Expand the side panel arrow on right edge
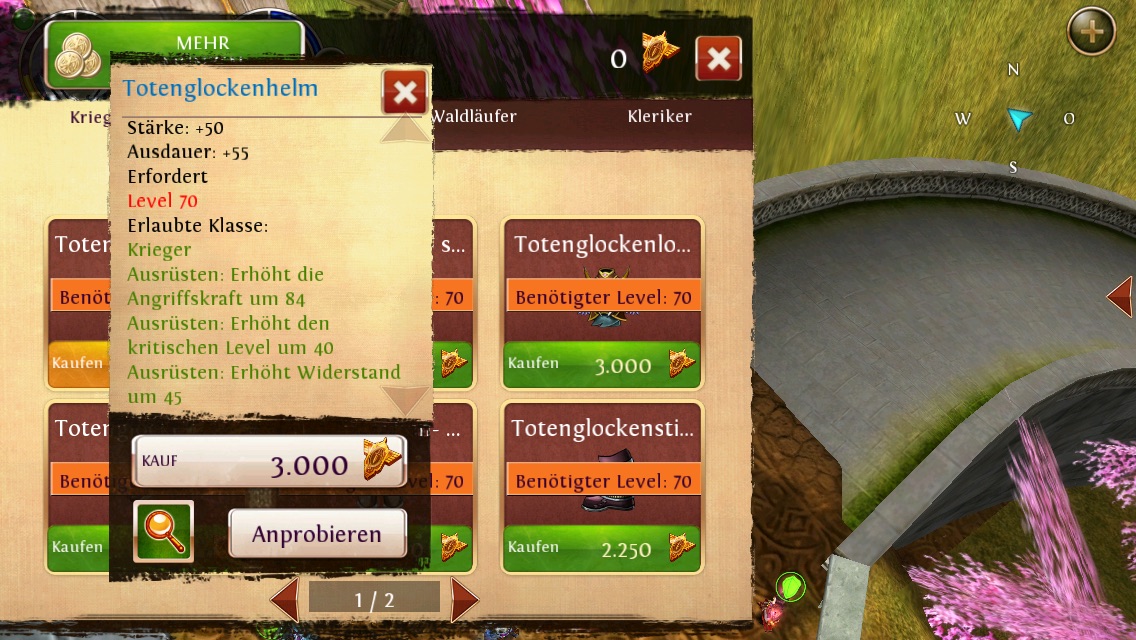Viewport: 1136px width, 640px height. [1120, 297]
